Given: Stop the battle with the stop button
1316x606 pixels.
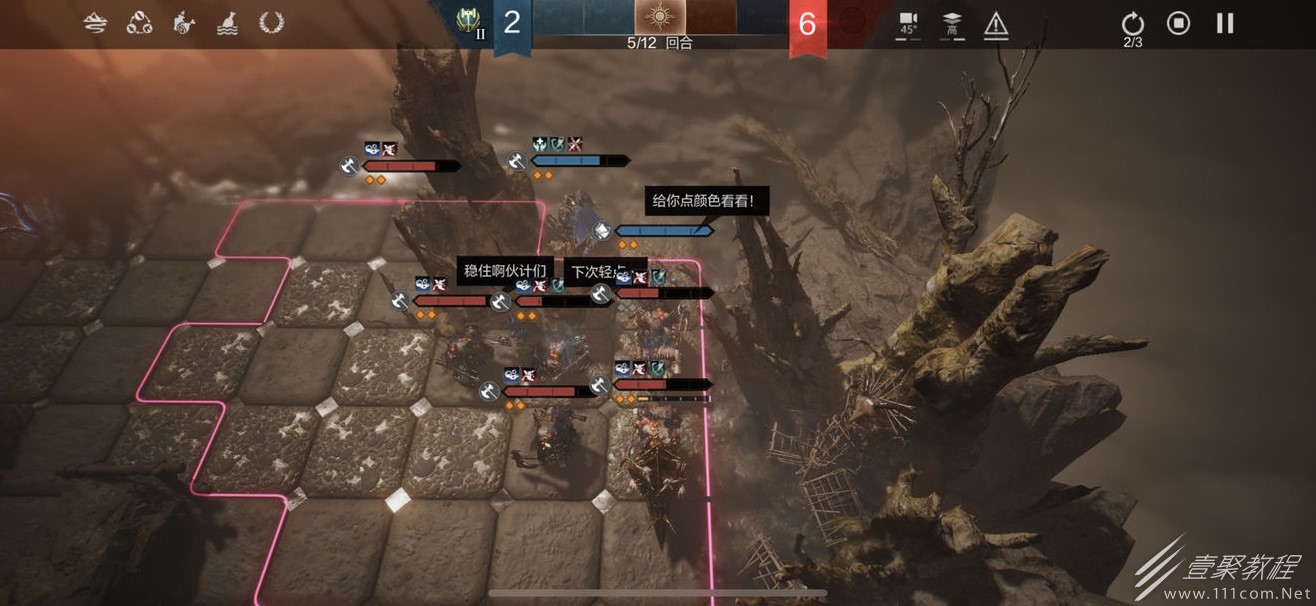Looking at the screenshot, I should click(1179, 23).
